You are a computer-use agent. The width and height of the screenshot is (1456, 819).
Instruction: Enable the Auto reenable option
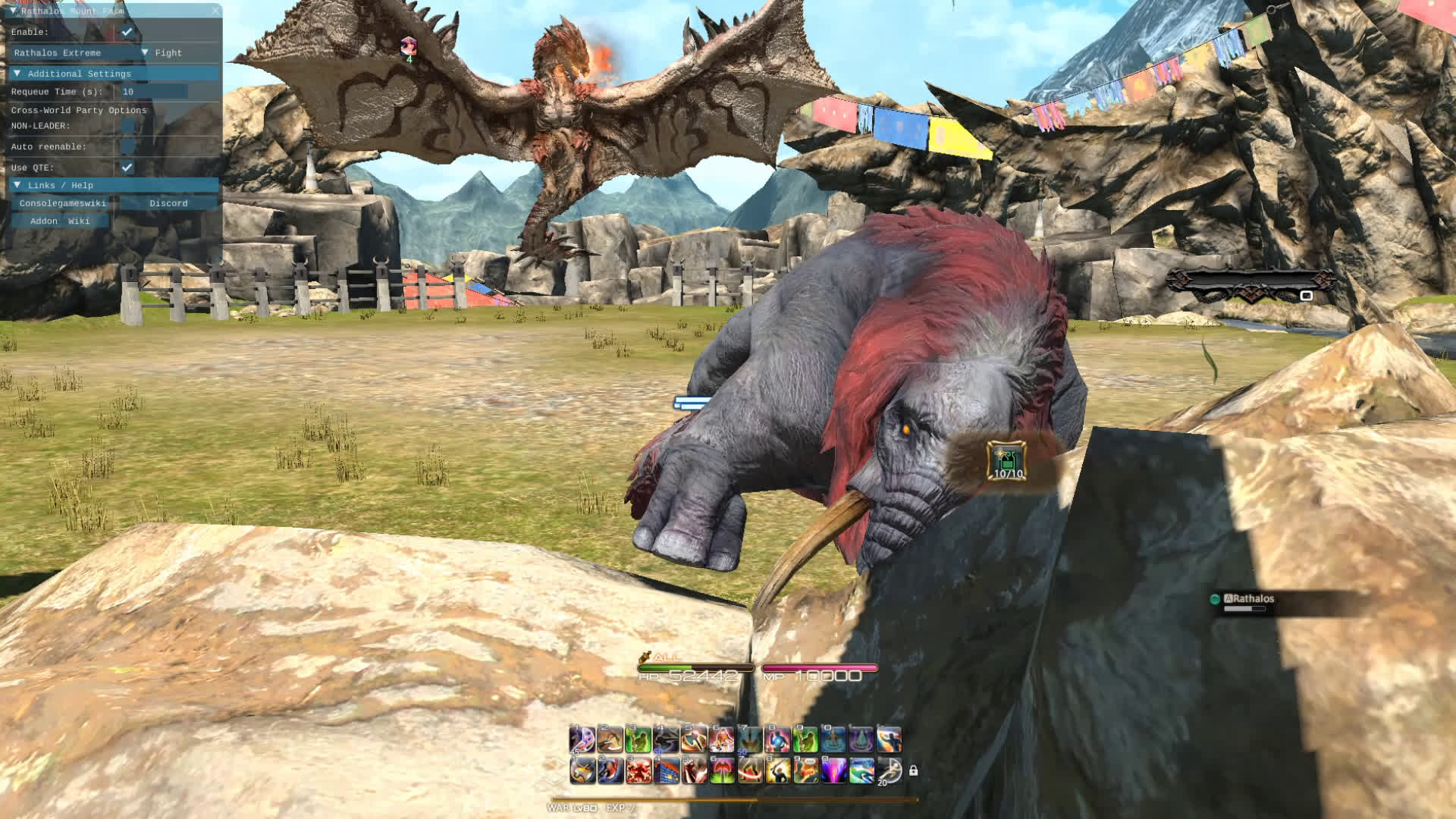[x=127, y=146]
